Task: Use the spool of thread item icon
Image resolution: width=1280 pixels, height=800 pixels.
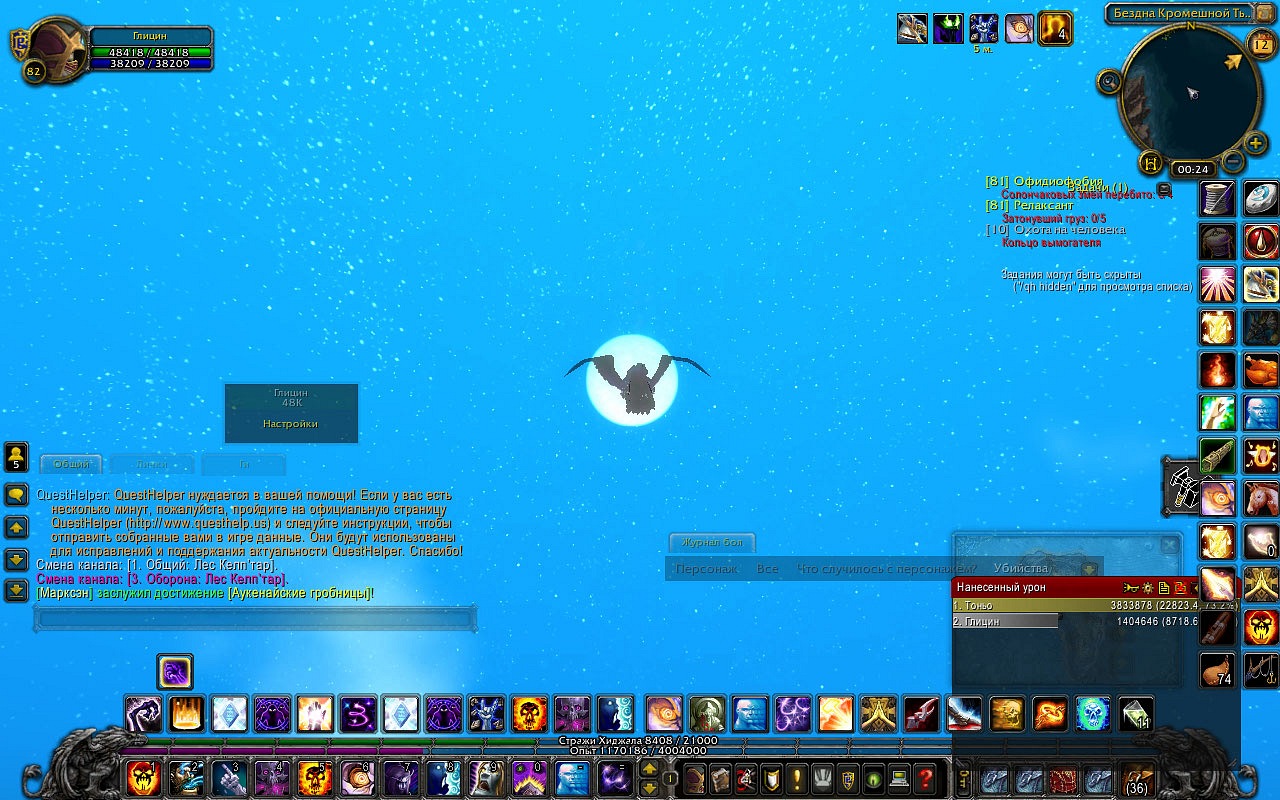Action: click(x=1217, y=198)
